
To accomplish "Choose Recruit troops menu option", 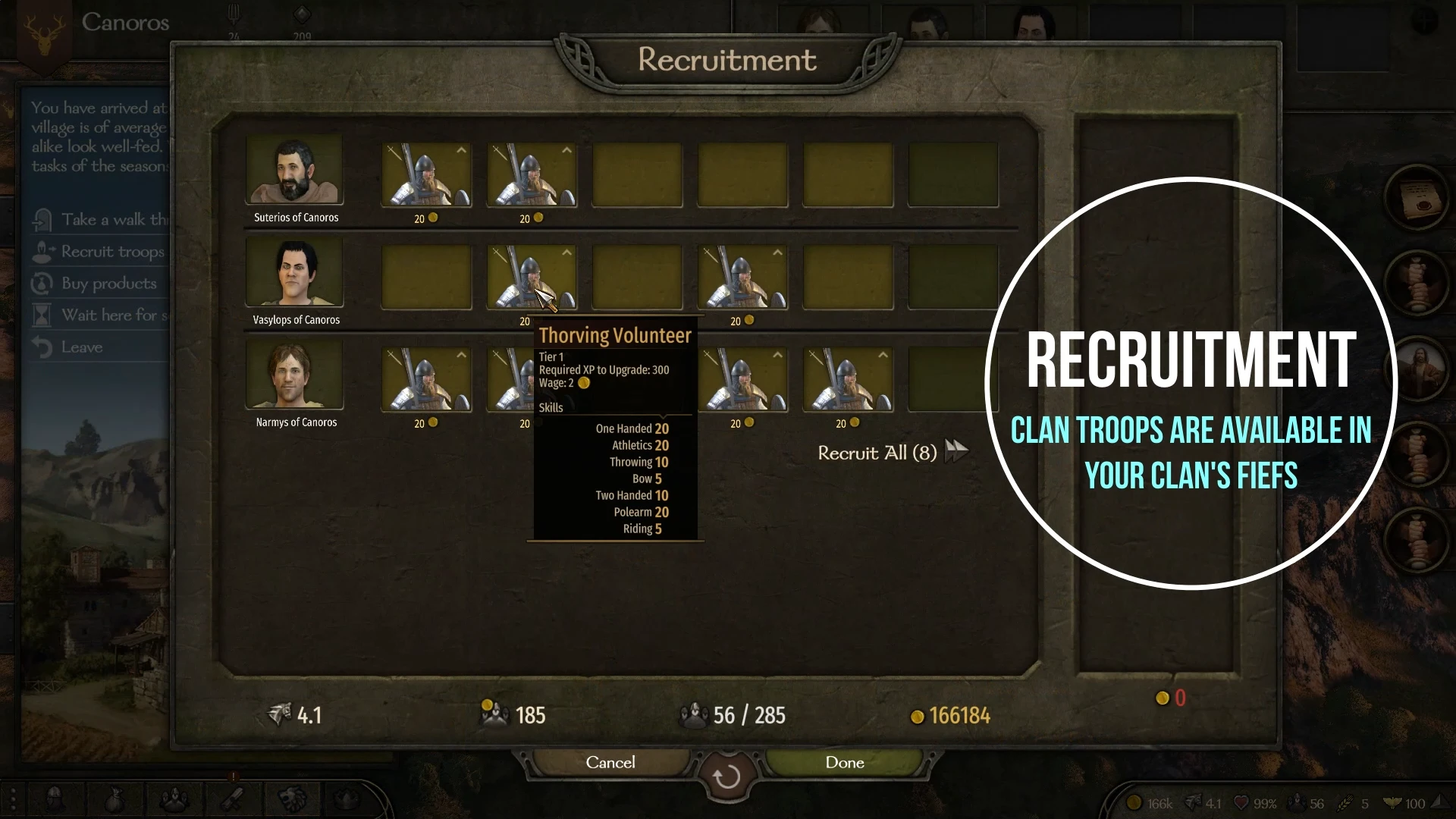I will 111,252.
